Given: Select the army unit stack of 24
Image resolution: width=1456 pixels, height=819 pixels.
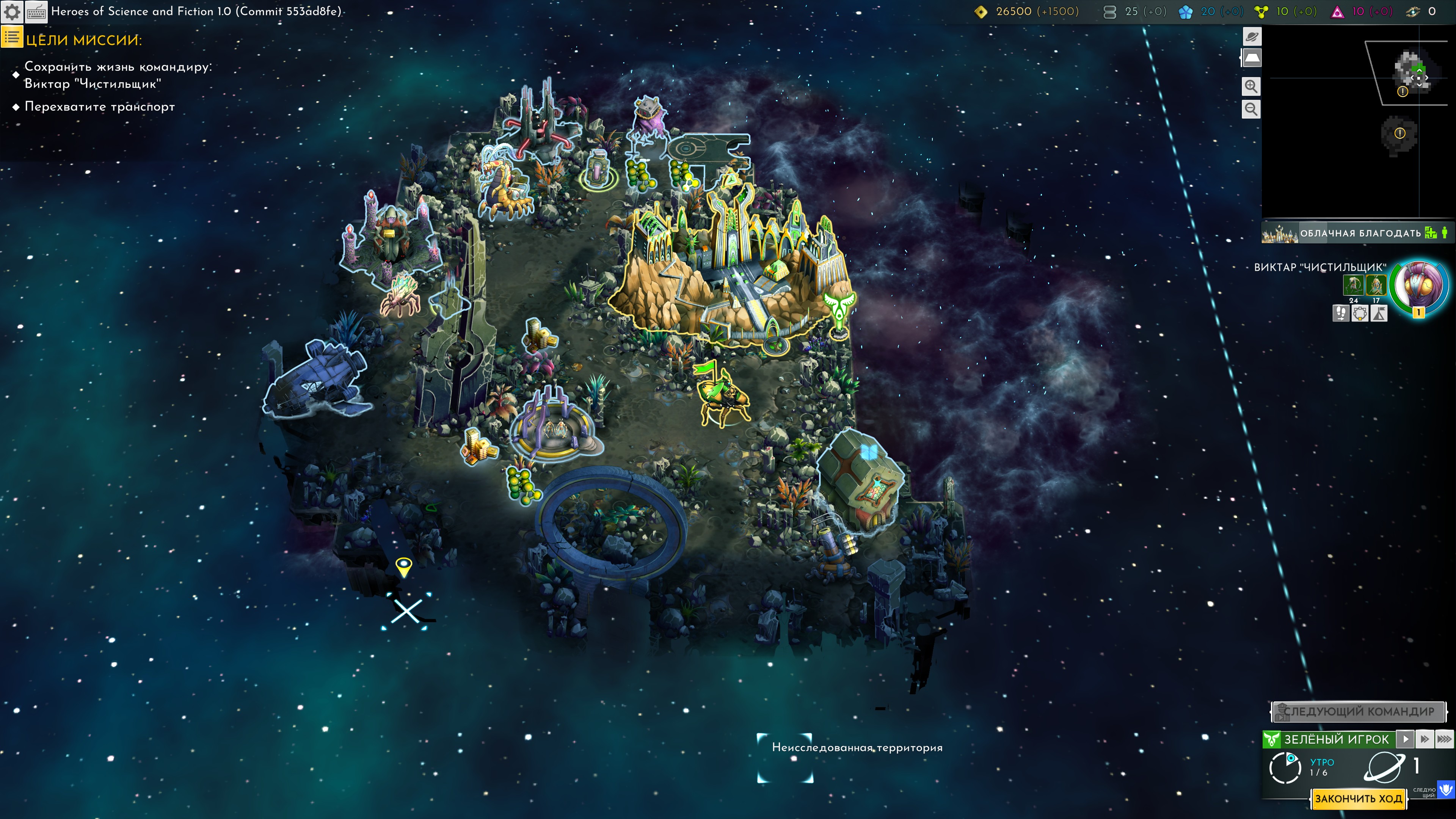Looking at the screenshot, I should click(1352, 286).
